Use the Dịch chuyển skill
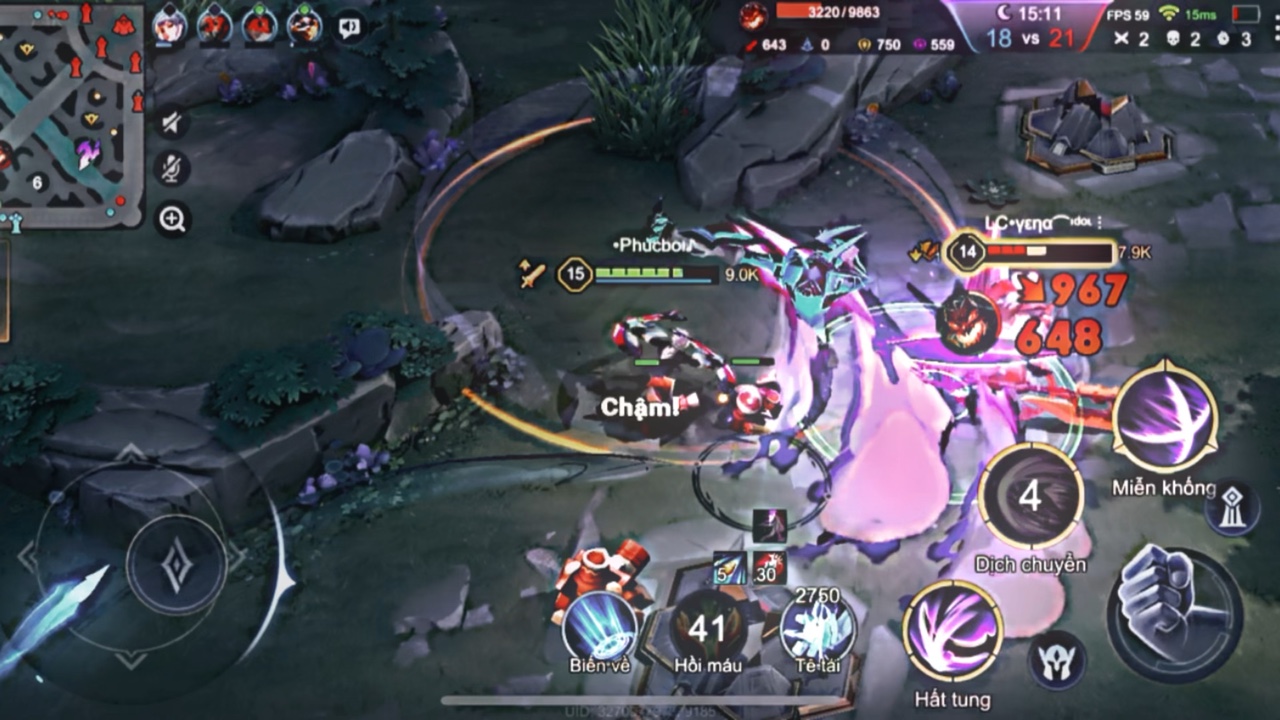 point(1030,497)
